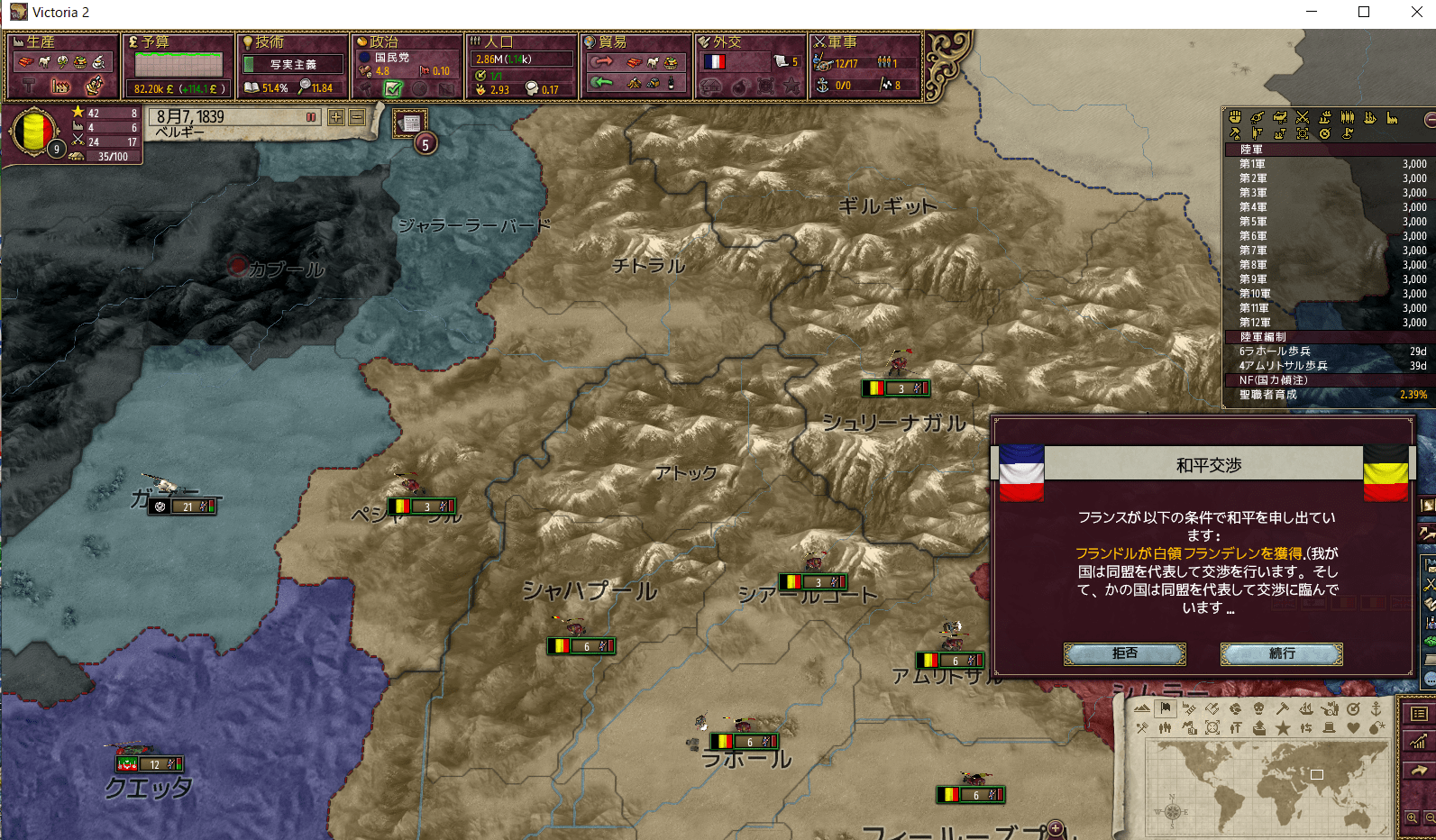
Task: Expand the NF(国力傾注) outliner entry
Action: 1262,380
